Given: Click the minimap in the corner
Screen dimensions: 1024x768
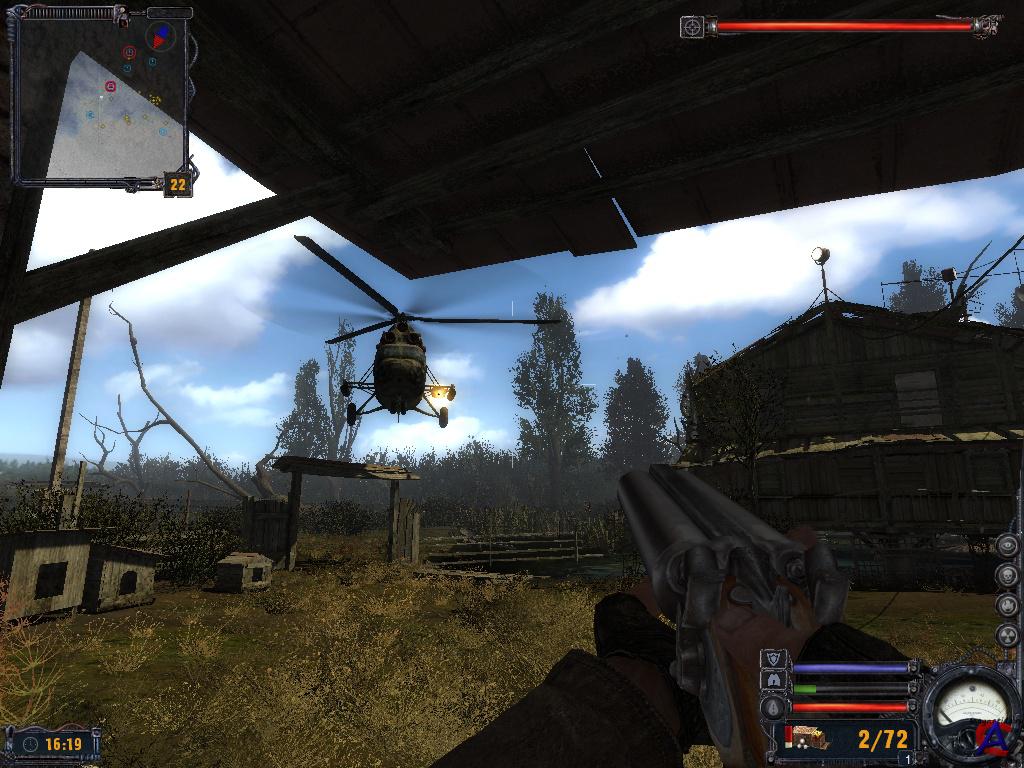Looking at the screenshot, I should point(100,100).
